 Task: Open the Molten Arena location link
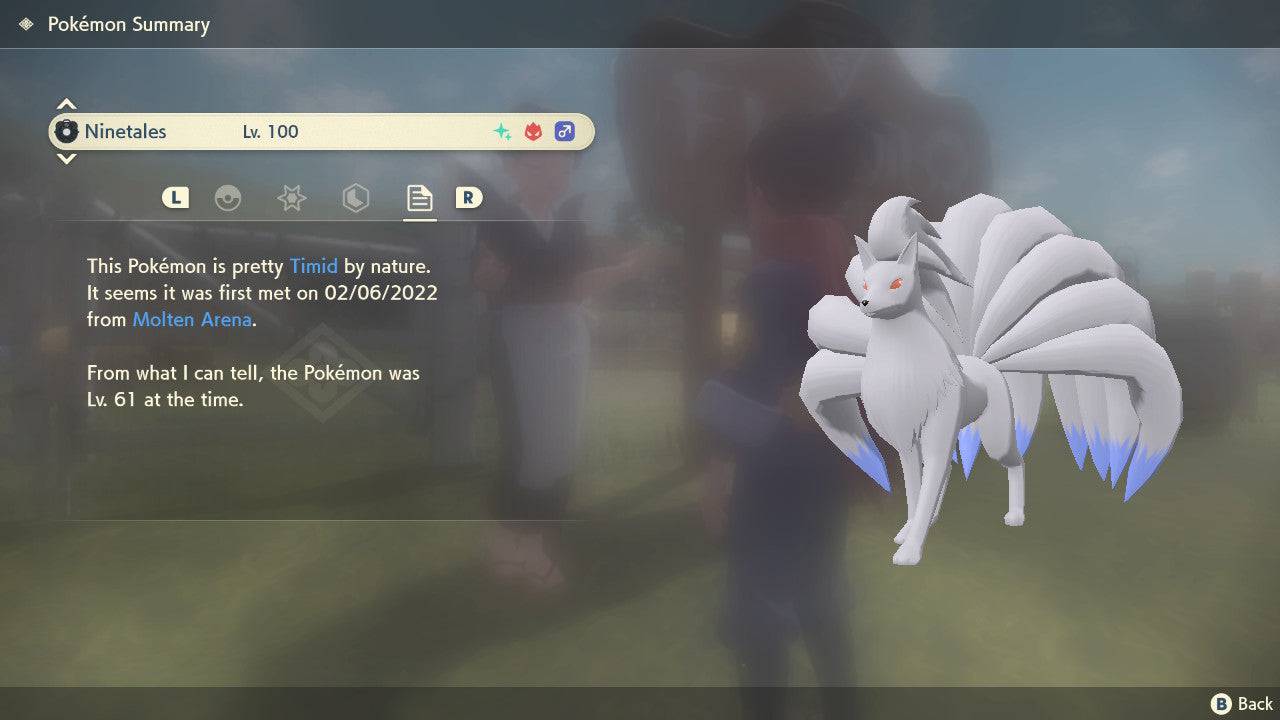click(x=191, y=319)
